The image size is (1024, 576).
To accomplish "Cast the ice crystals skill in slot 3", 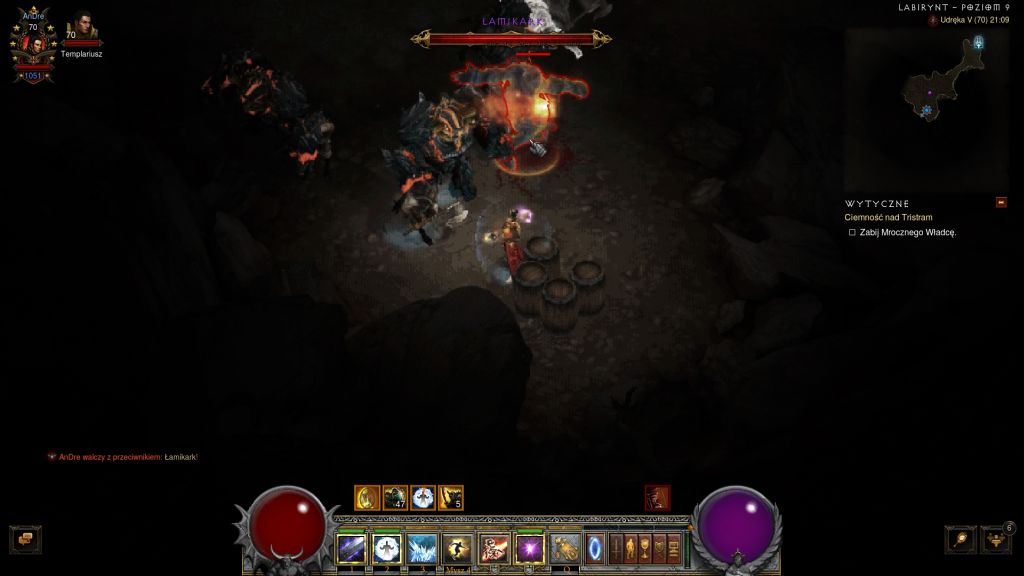I will [x=421, y=548].
